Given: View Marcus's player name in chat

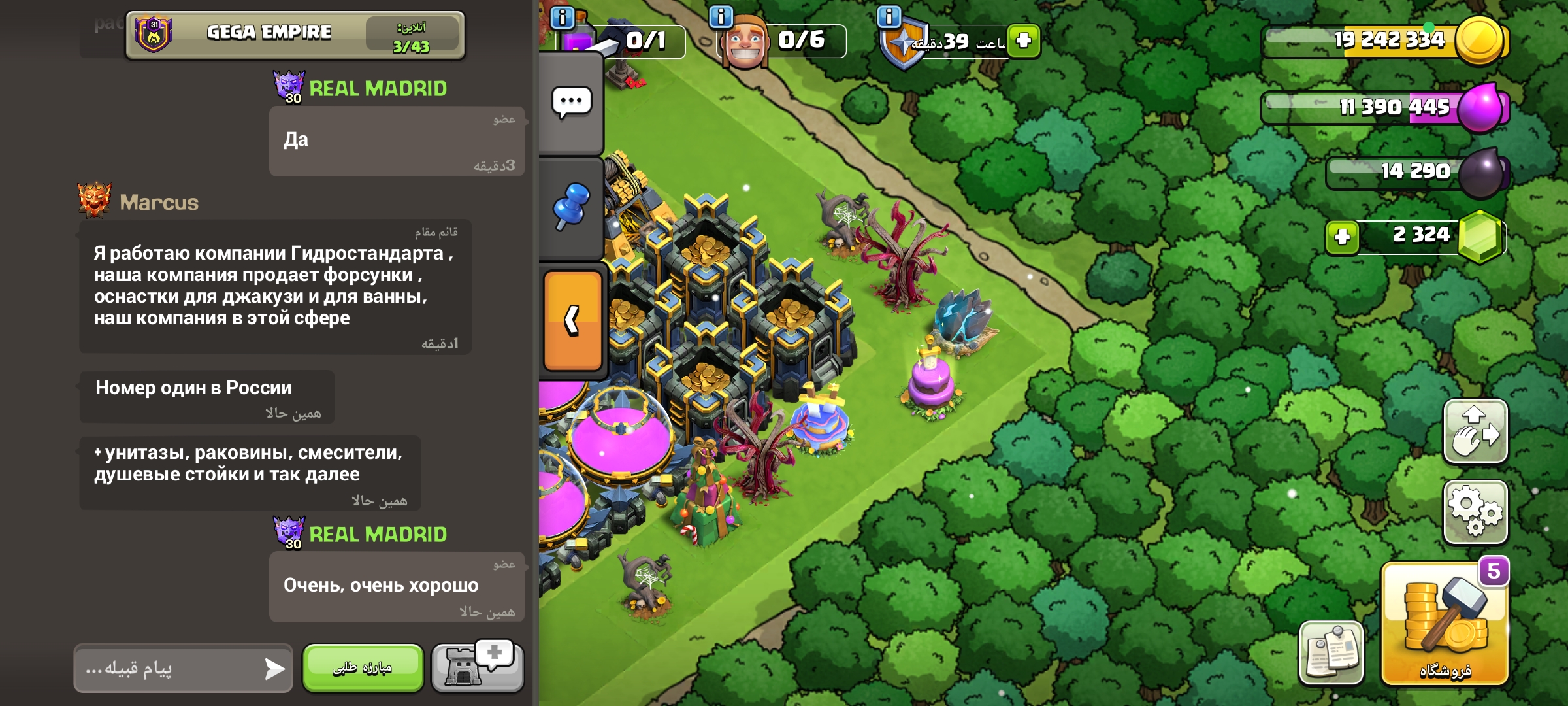Looking at the screenshot, I should click(159, 203).
